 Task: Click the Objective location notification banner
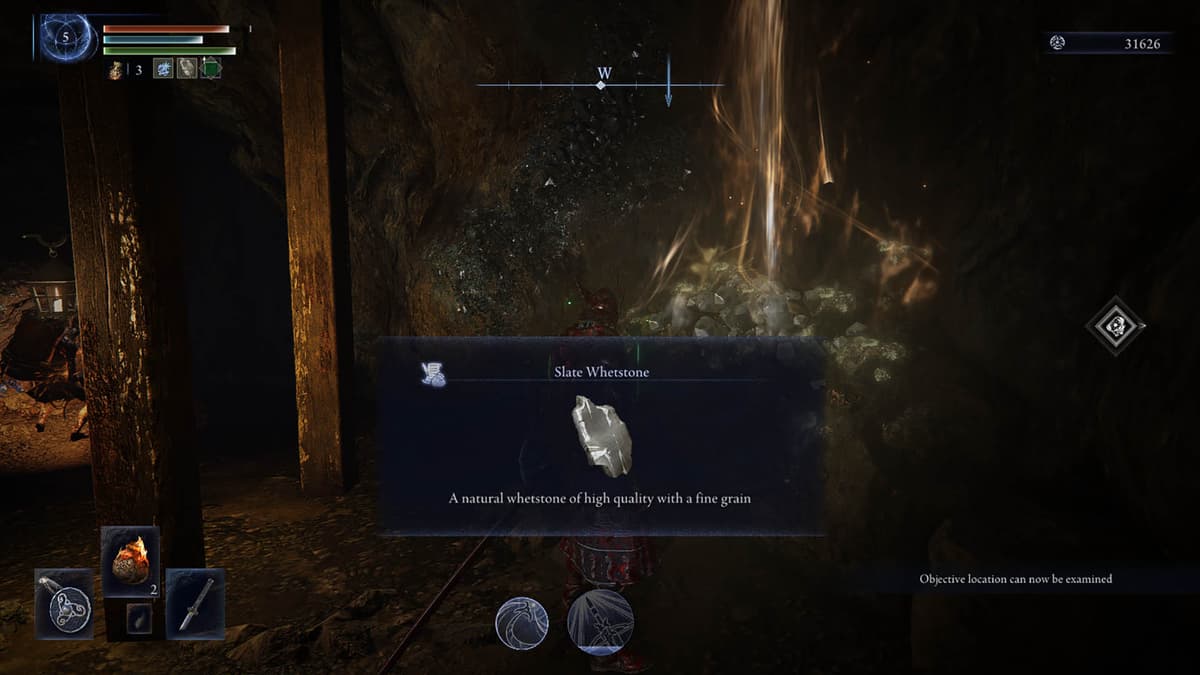[x=1015, y=579]
